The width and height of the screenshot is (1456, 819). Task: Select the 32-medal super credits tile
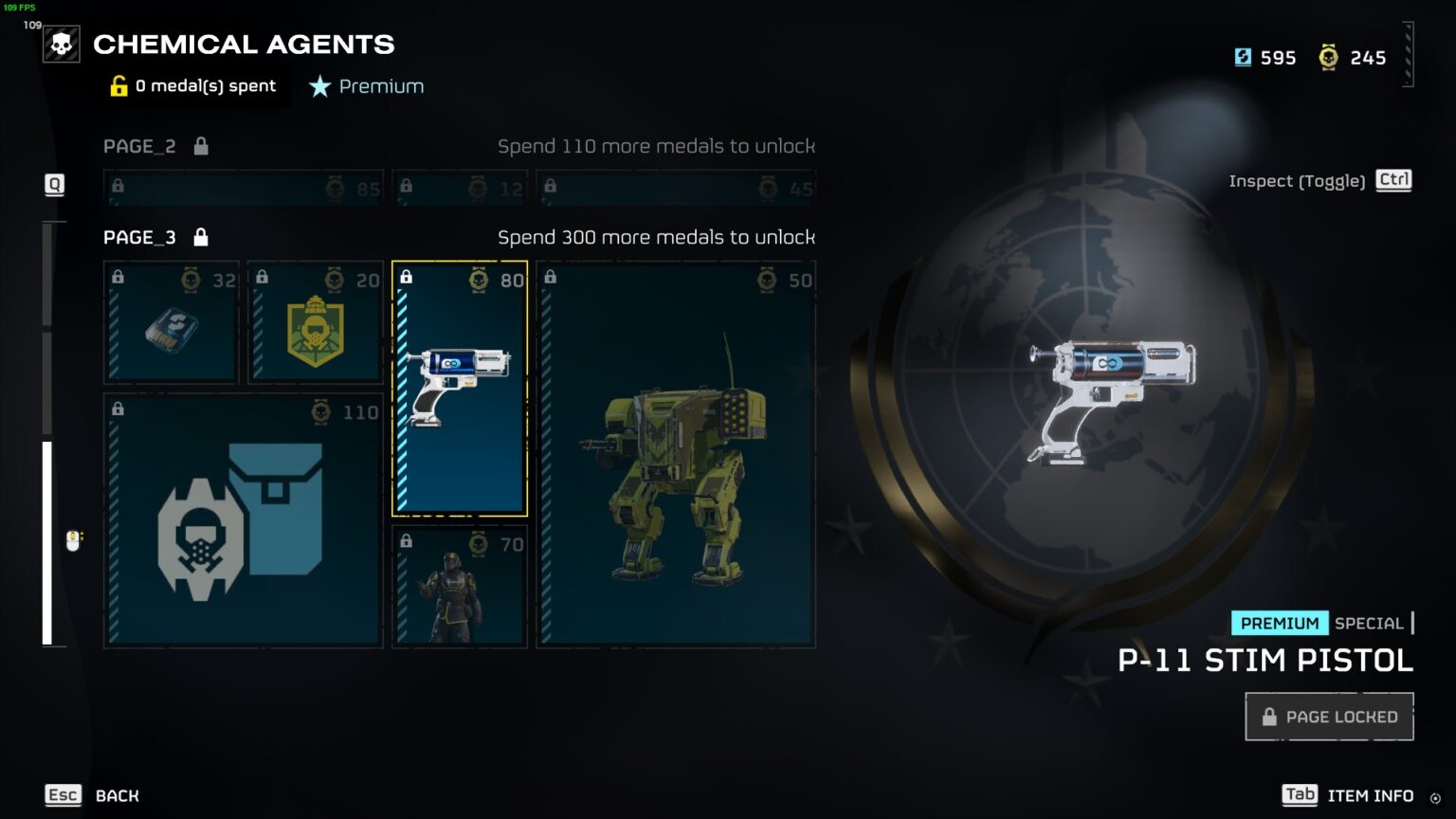coord(172,323)
